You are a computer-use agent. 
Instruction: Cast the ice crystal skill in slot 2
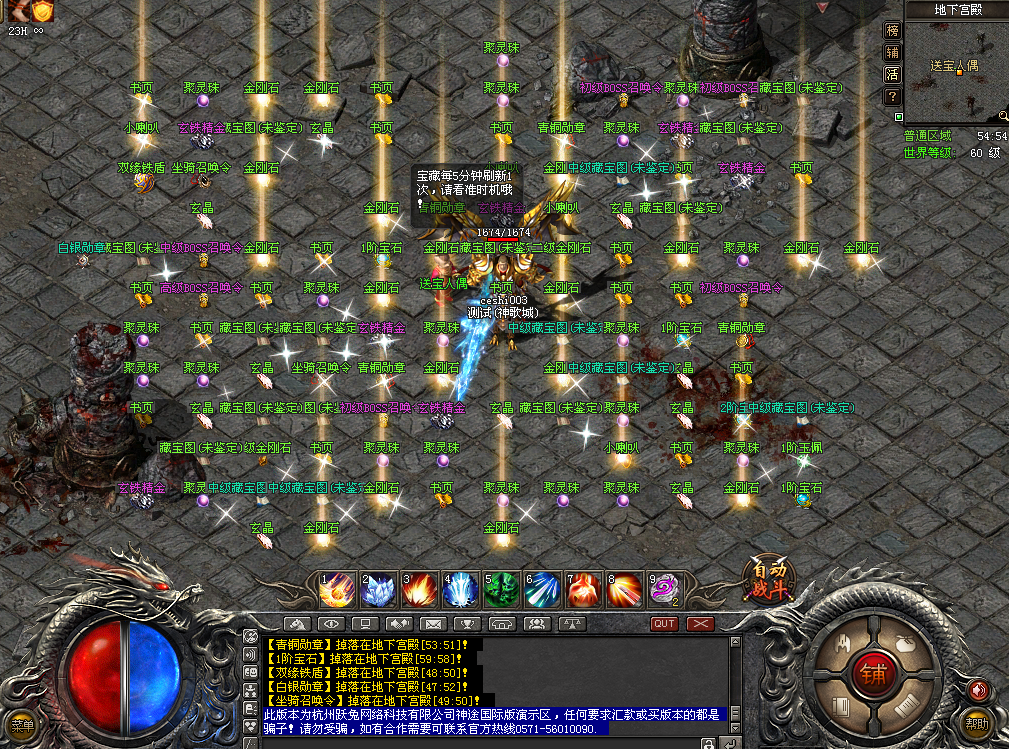(378, 590)
